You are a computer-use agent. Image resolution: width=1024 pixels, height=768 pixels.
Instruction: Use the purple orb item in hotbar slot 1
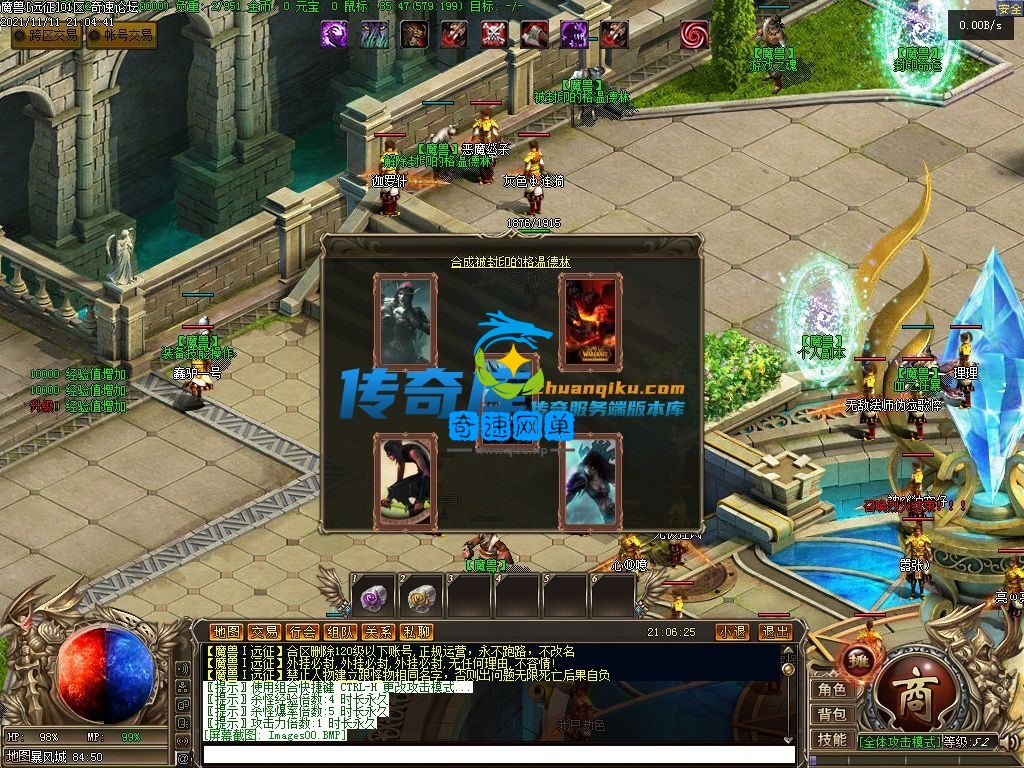click(x=374, y=599)
